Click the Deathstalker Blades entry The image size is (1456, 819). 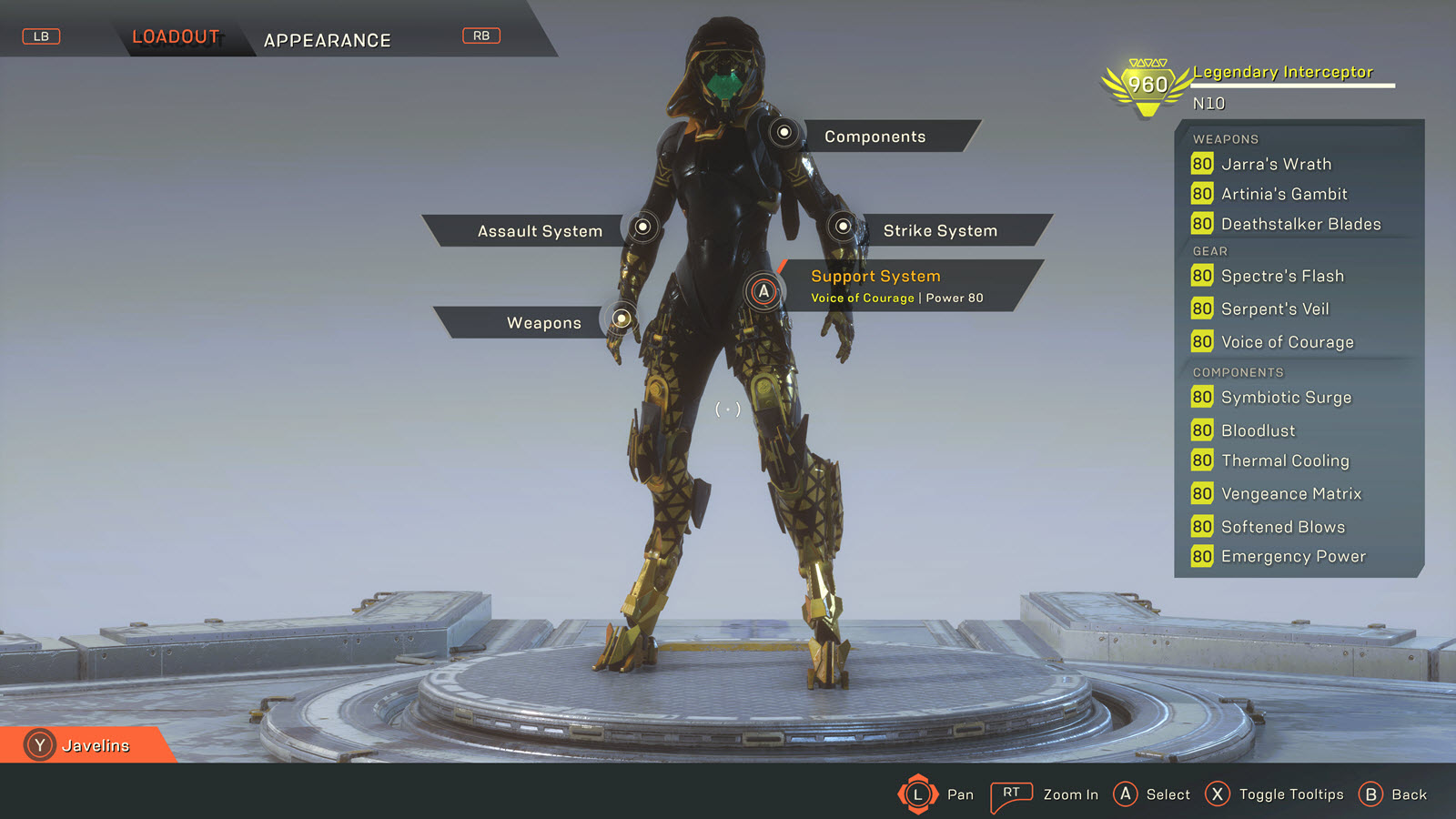coord(1299,224)
